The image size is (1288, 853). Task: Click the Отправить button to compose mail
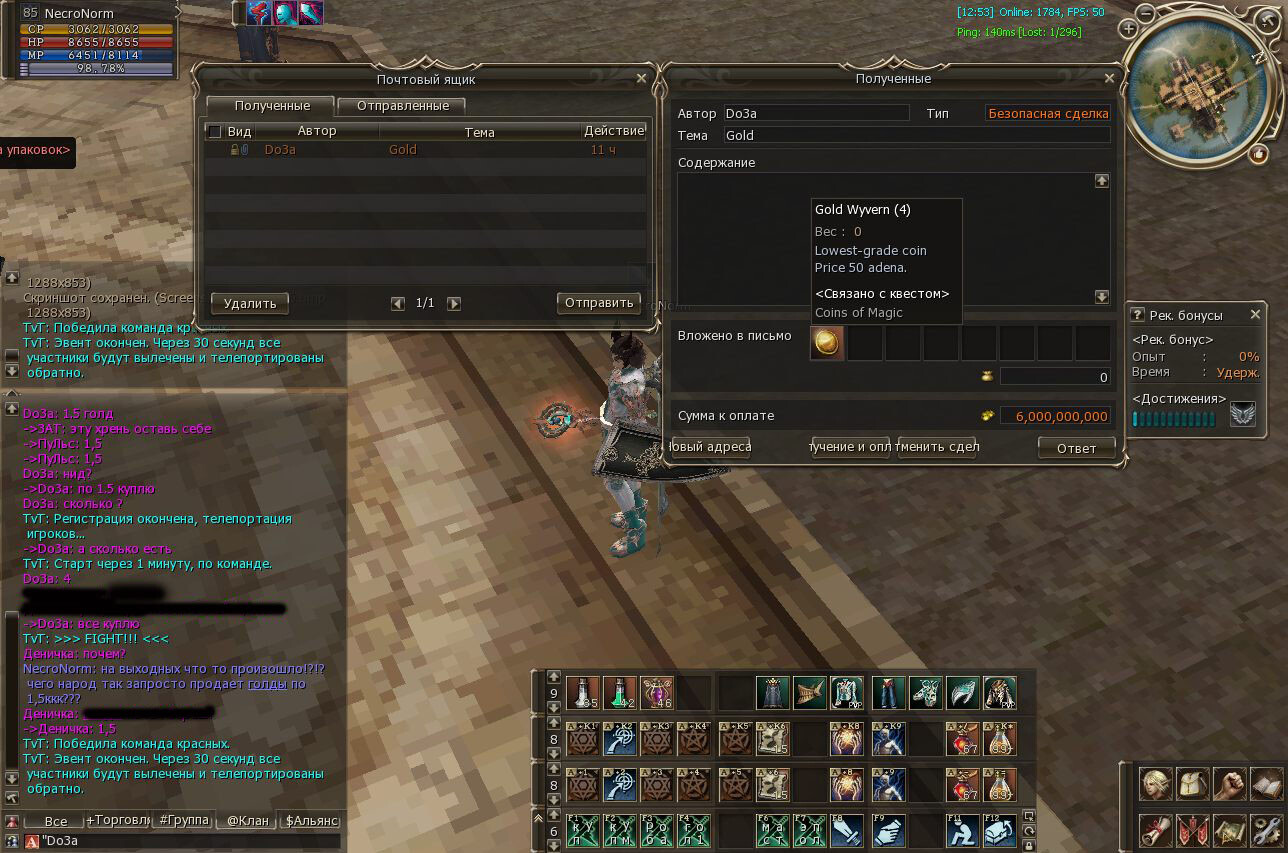coord(598,303)
